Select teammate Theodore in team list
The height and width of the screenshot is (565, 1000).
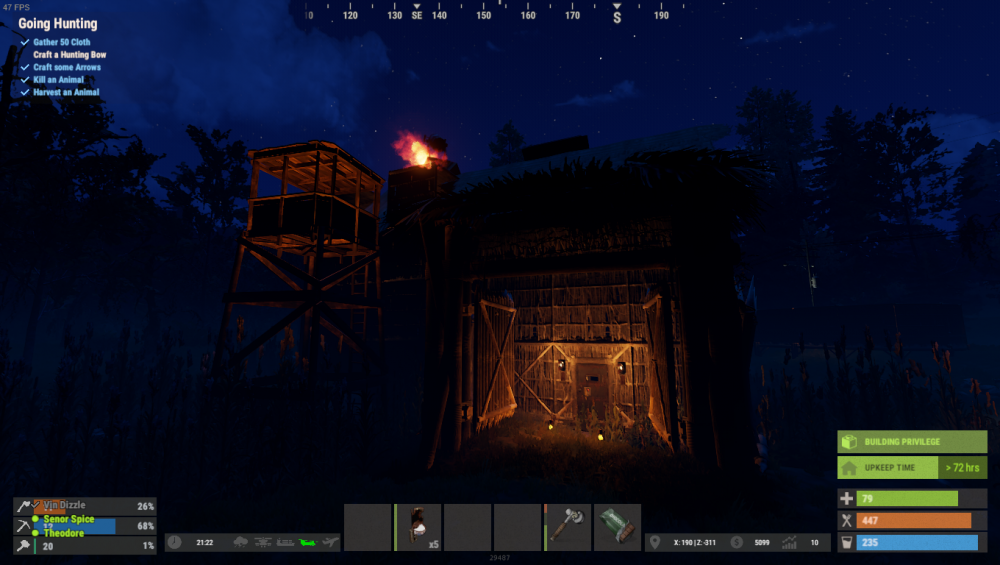[x=63, y=533]
